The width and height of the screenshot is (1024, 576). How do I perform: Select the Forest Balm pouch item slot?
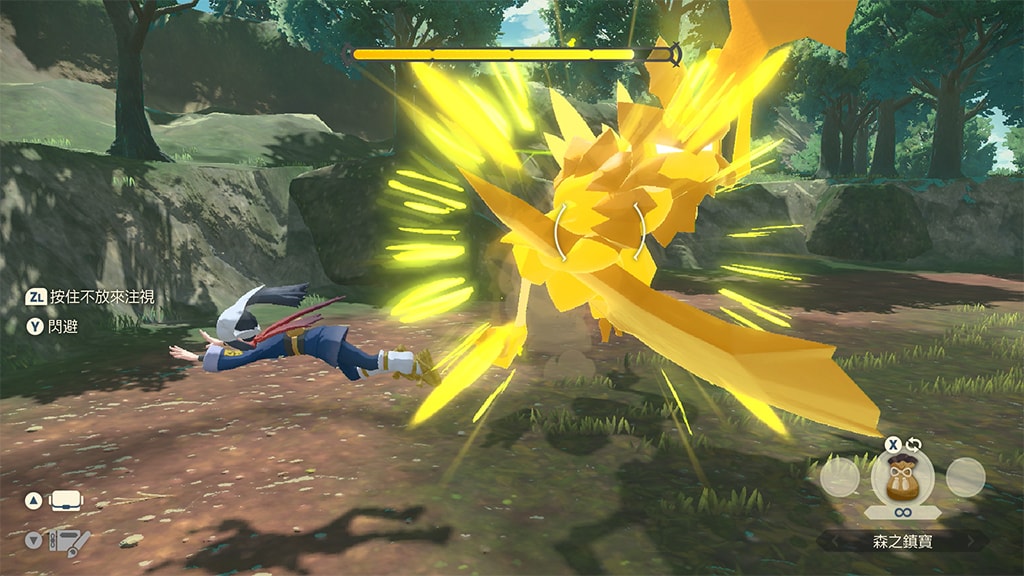903,476
